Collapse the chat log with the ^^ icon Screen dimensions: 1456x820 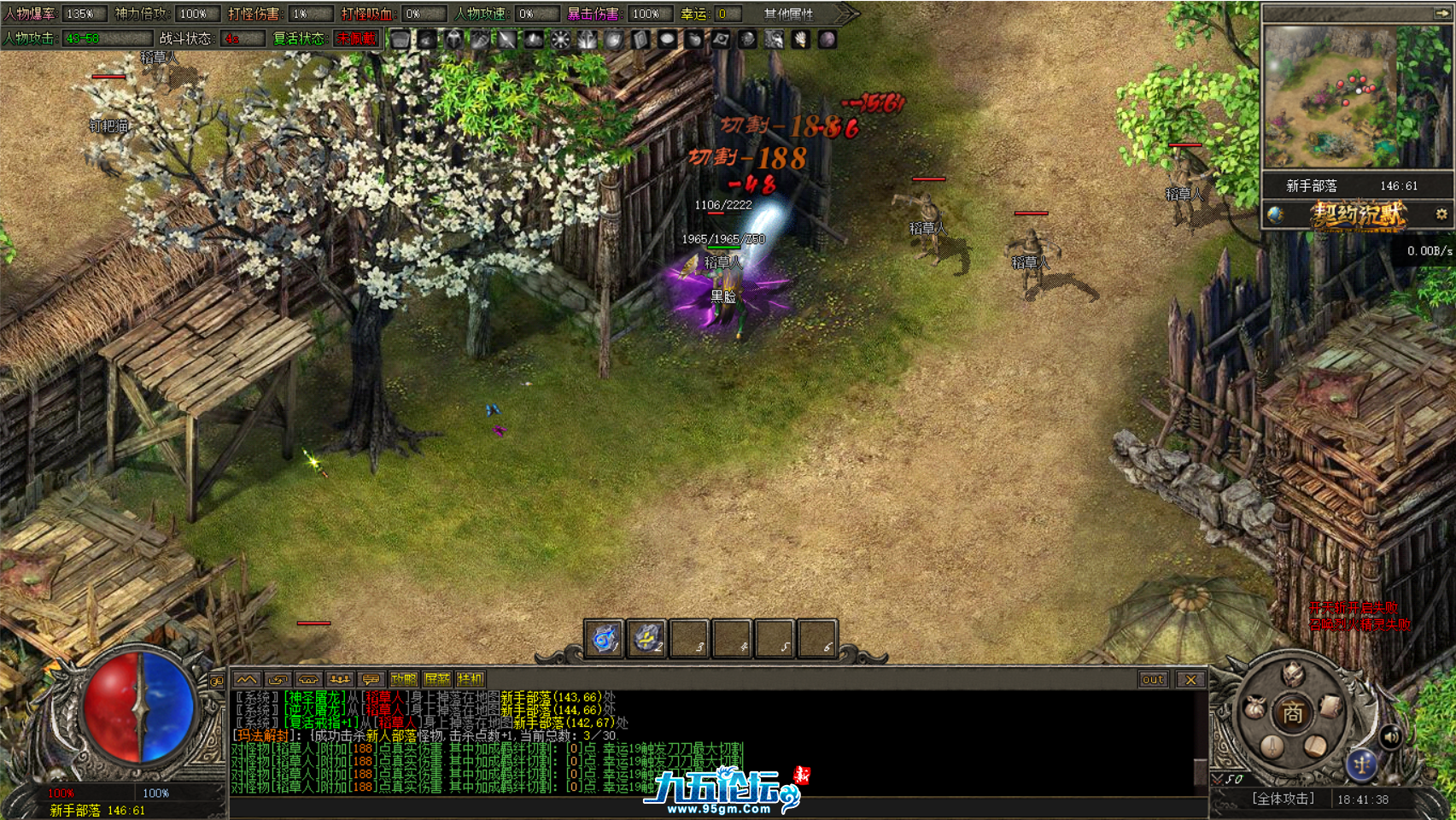tap(249, 680)
